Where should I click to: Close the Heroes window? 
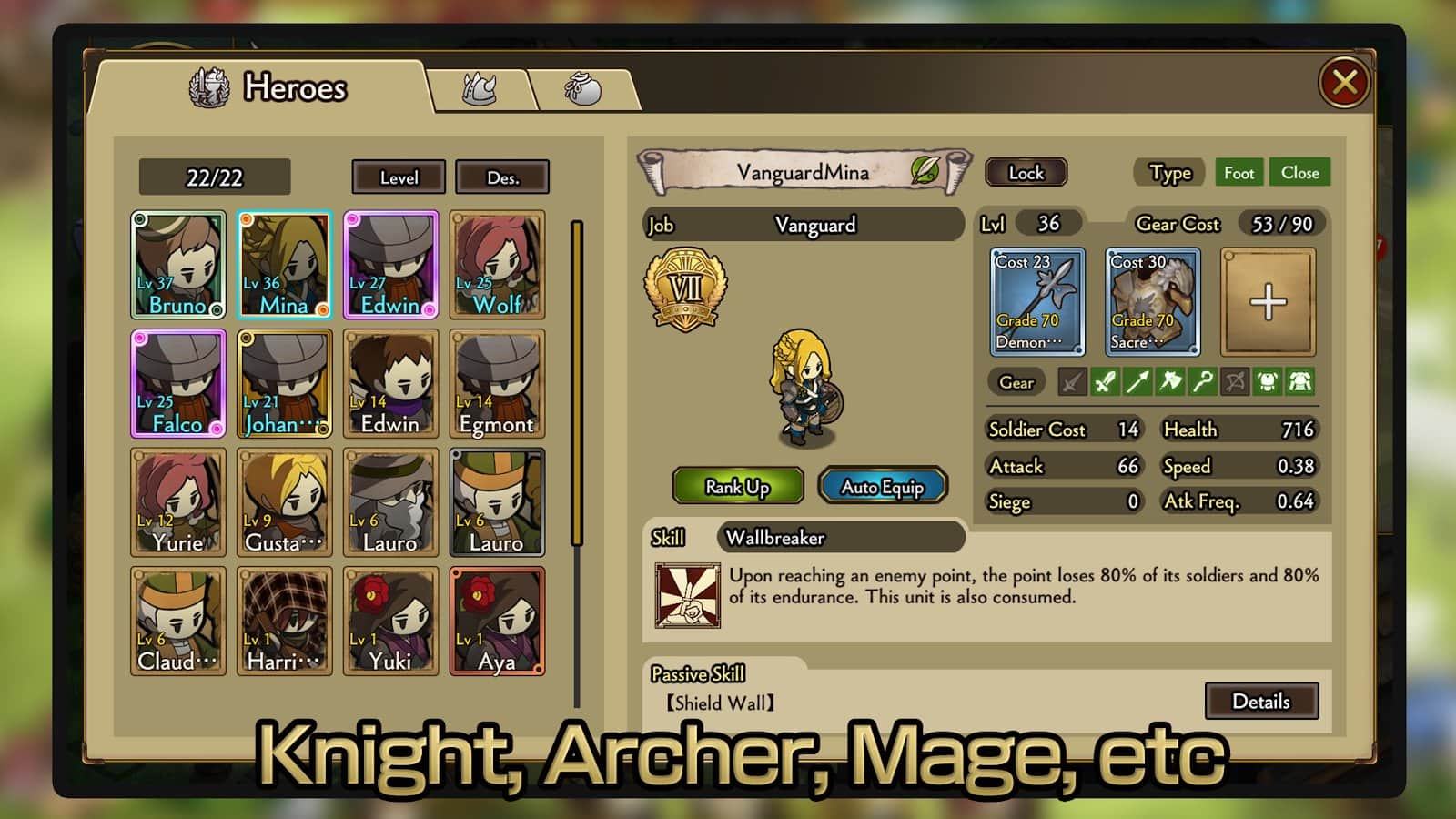[x=1344, y=83]
